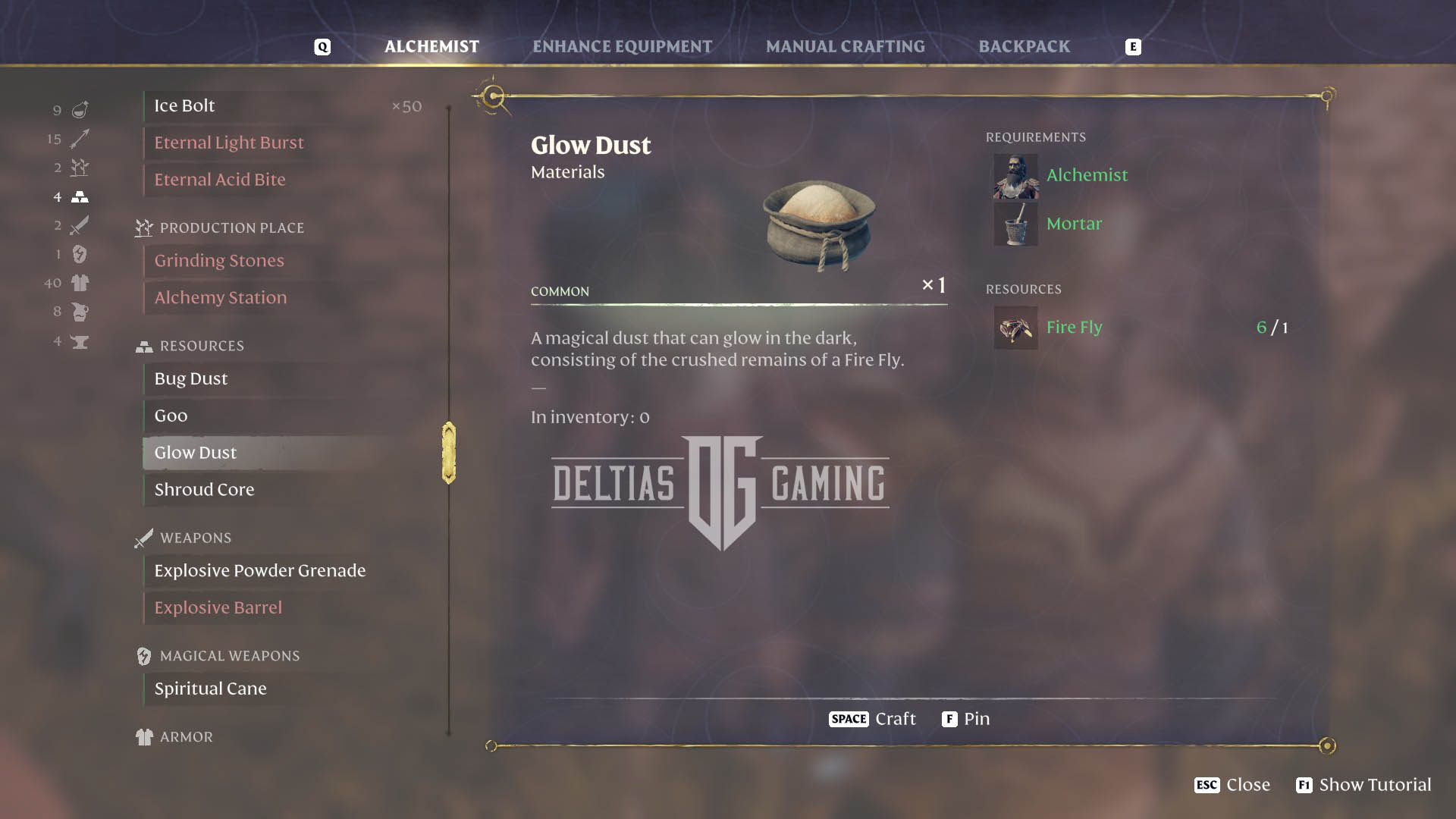Pick the Eternal Acid Bite recipe

(x=220, y=180)
